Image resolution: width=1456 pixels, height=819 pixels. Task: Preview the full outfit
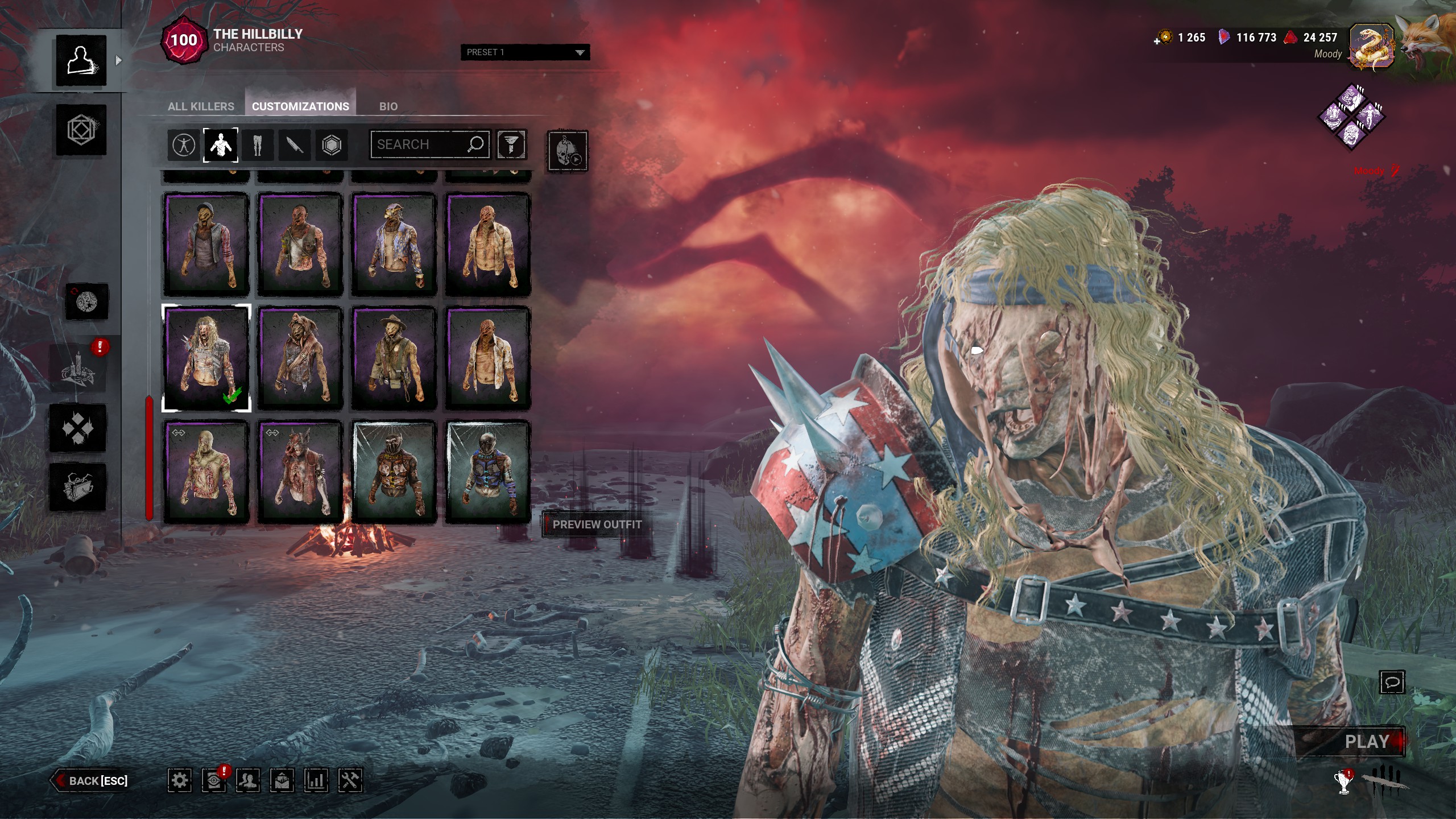coord(596,524)
